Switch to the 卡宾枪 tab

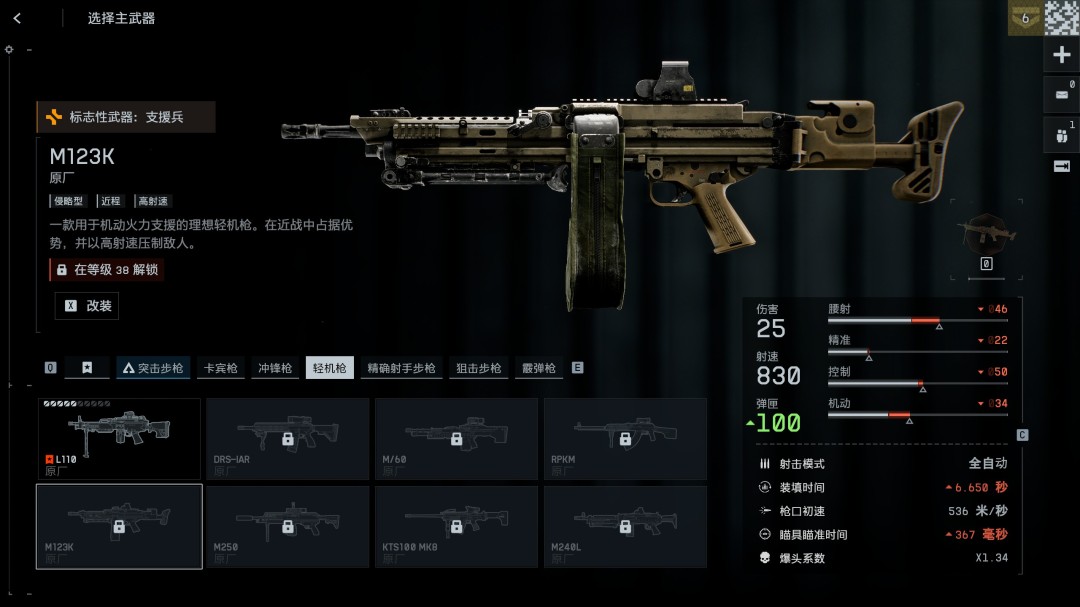click(x=220, y=368)
